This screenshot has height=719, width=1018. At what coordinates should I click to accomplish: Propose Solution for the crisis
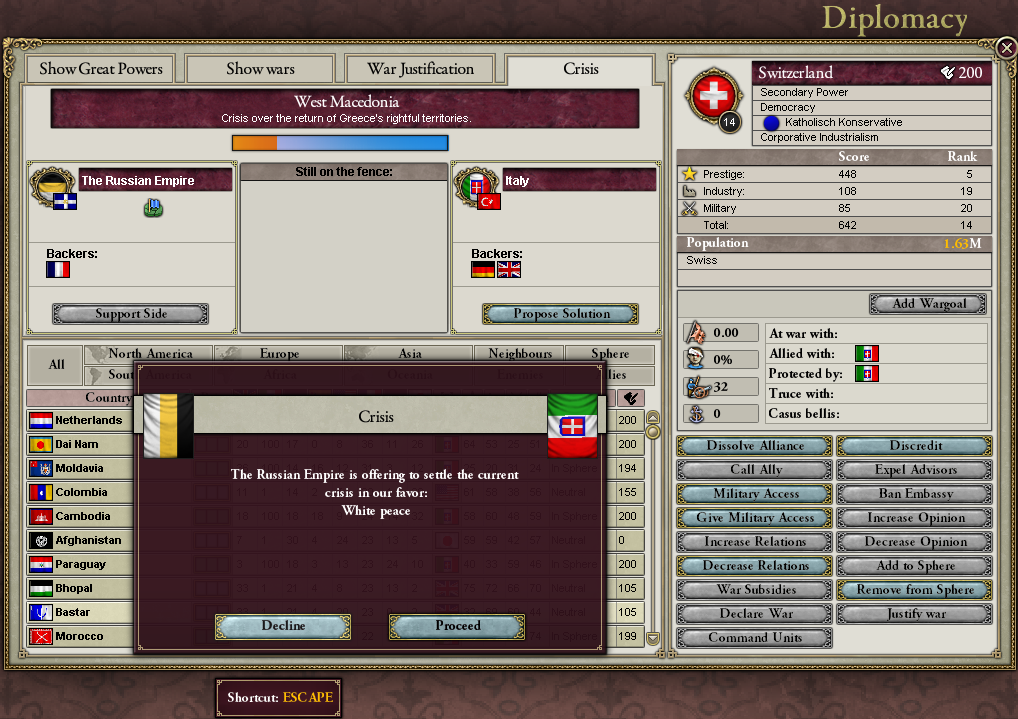coord(561,314)
